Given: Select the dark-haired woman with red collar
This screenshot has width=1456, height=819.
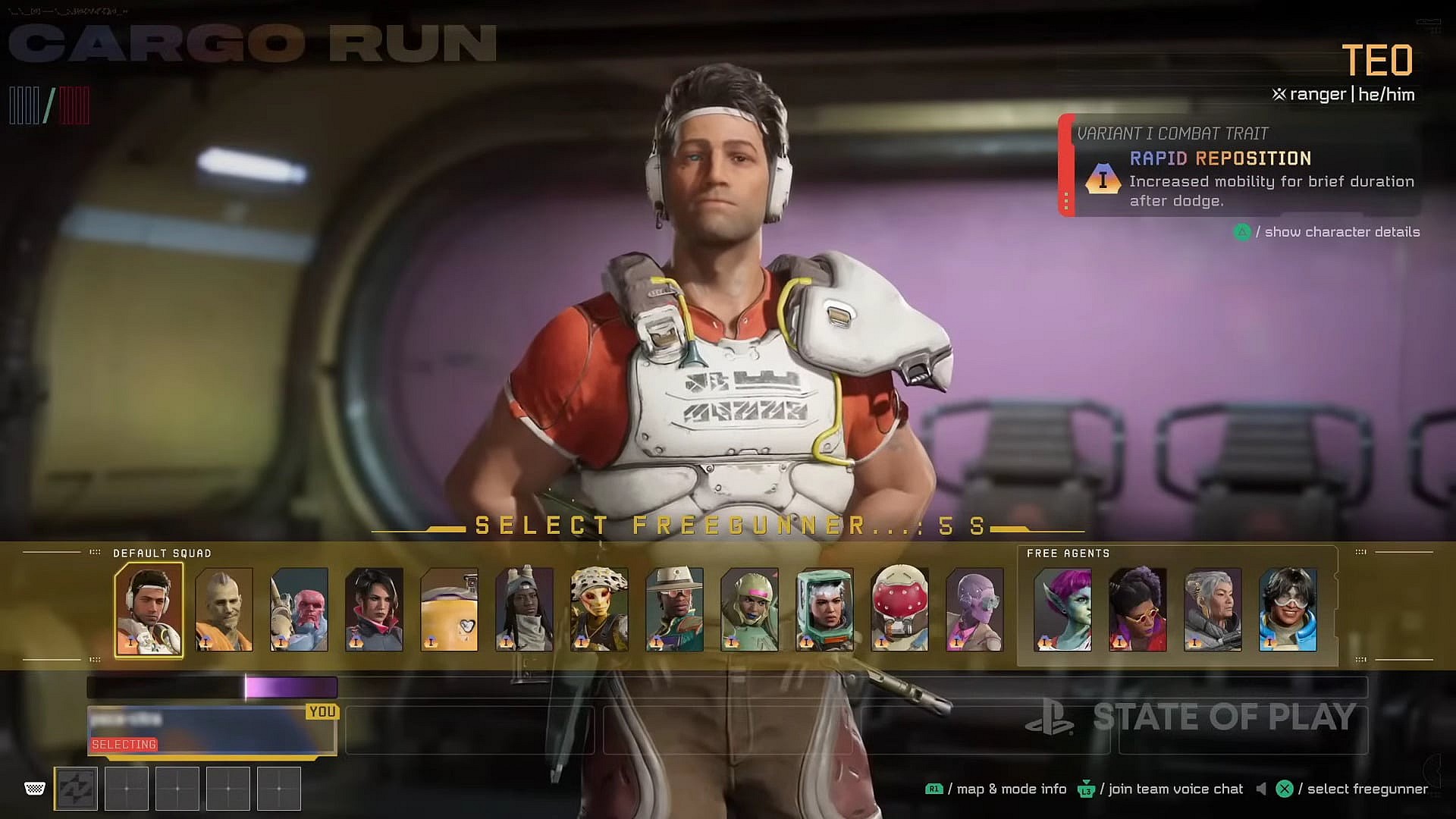Looking at the screenshot, I should tap(374, 610).
